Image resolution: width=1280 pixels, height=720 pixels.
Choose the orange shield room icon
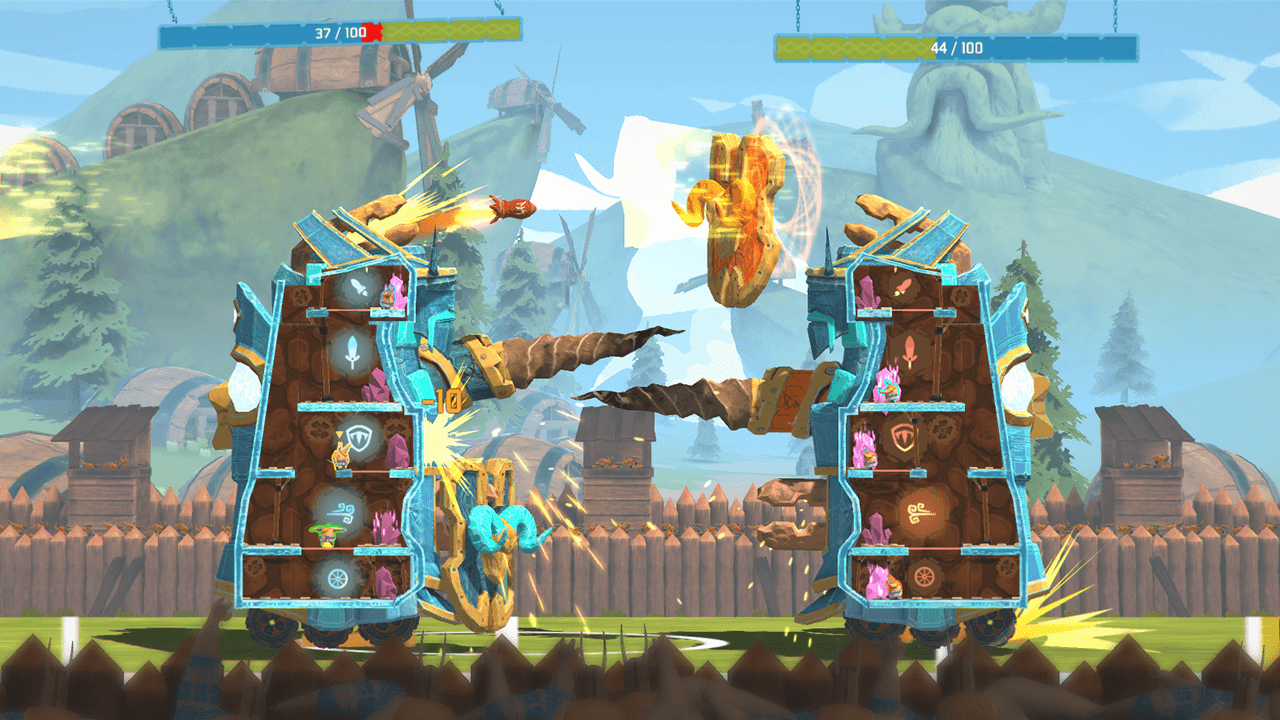(x=904, y=438)
